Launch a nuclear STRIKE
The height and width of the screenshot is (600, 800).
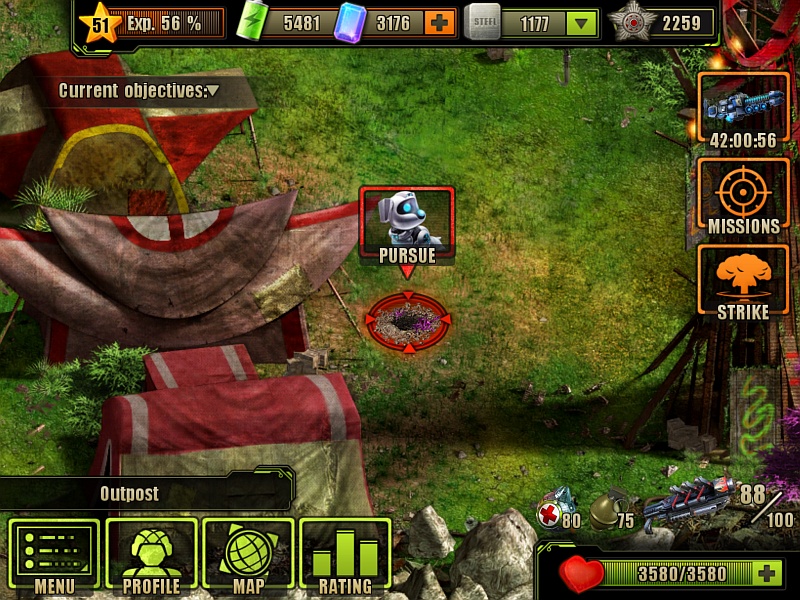point(743,285)
